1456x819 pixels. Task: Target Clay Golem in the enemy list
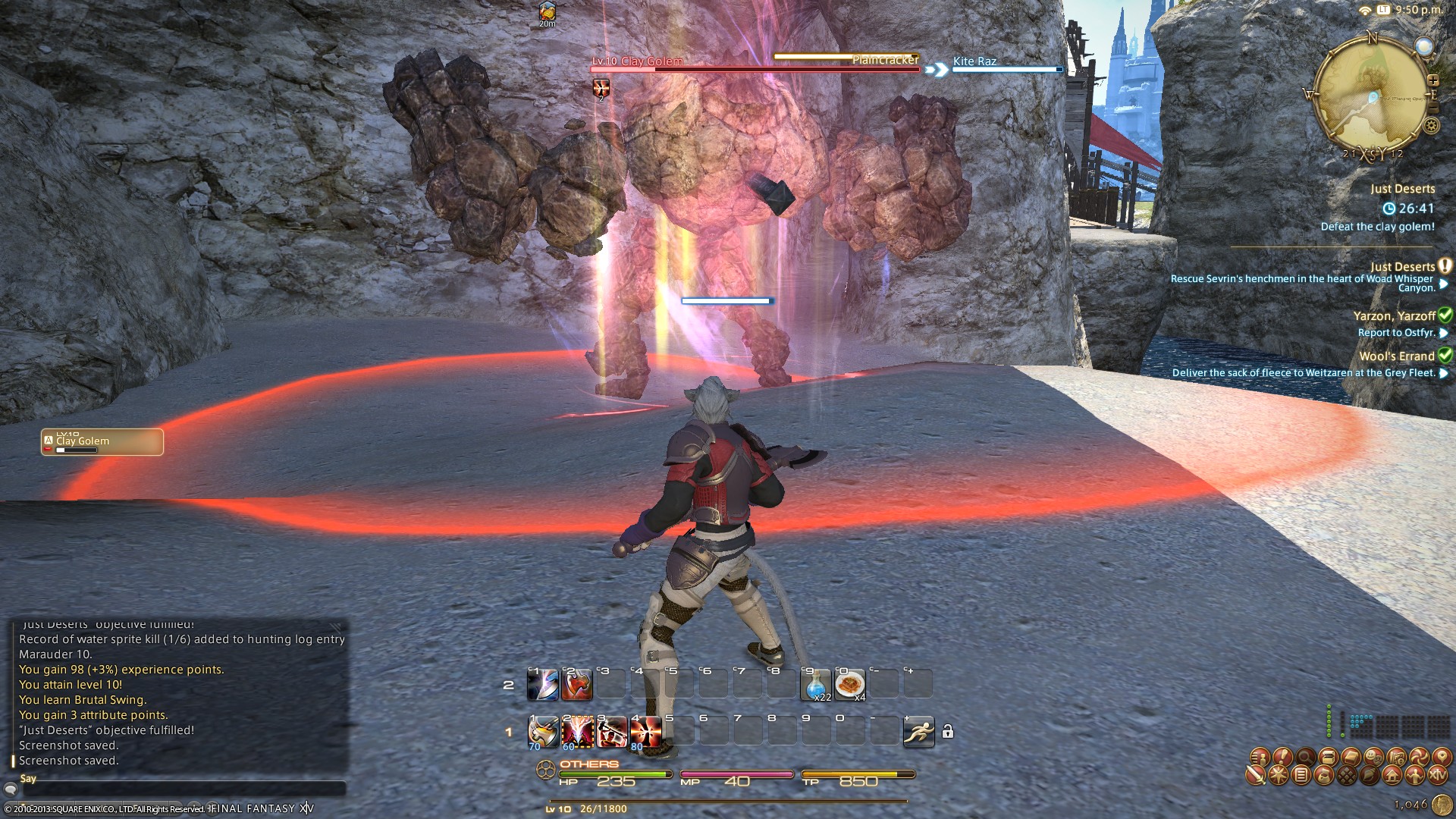point(102,442)
